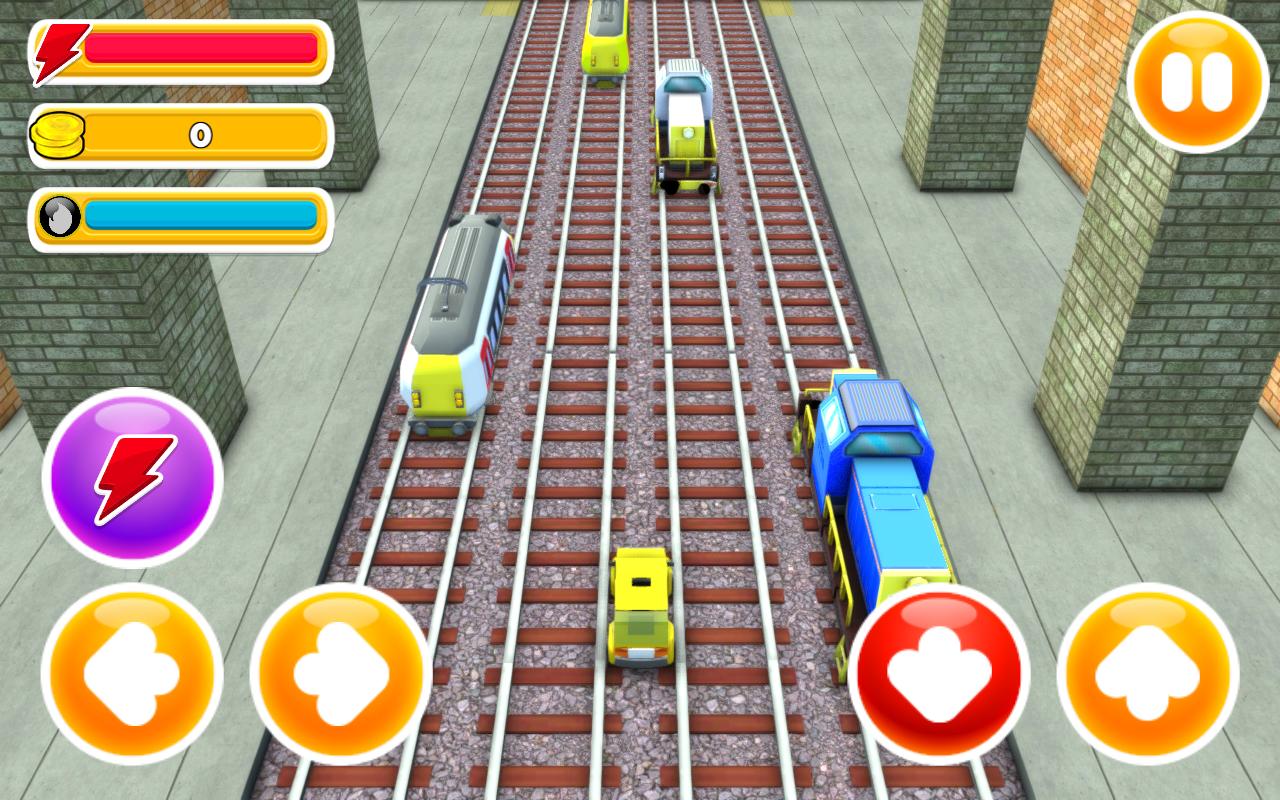Select the blue freight train on right

880,480
